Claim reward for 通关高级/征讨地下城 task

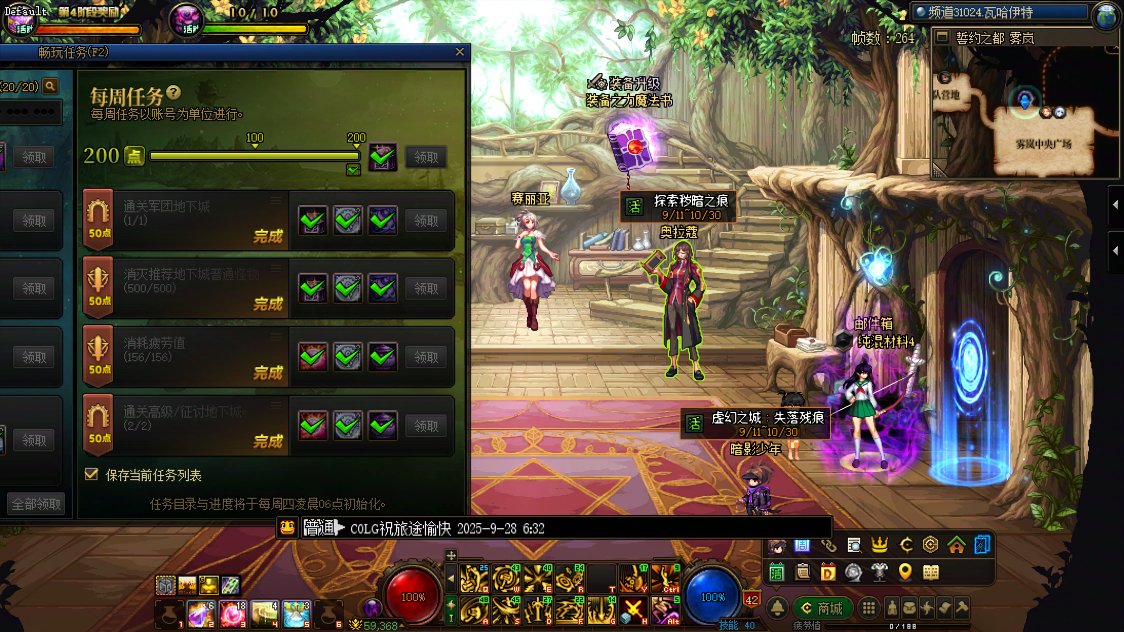[x=427, y=425]
